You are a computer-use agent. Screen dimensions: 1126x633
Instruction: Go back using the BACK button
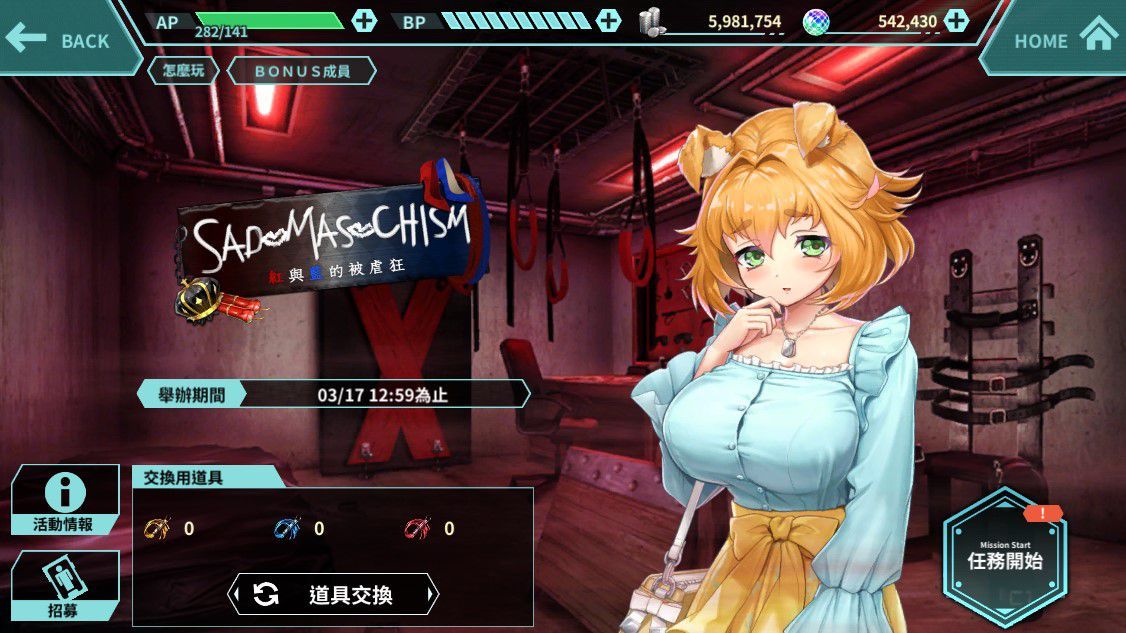click(x=60, y=40)
